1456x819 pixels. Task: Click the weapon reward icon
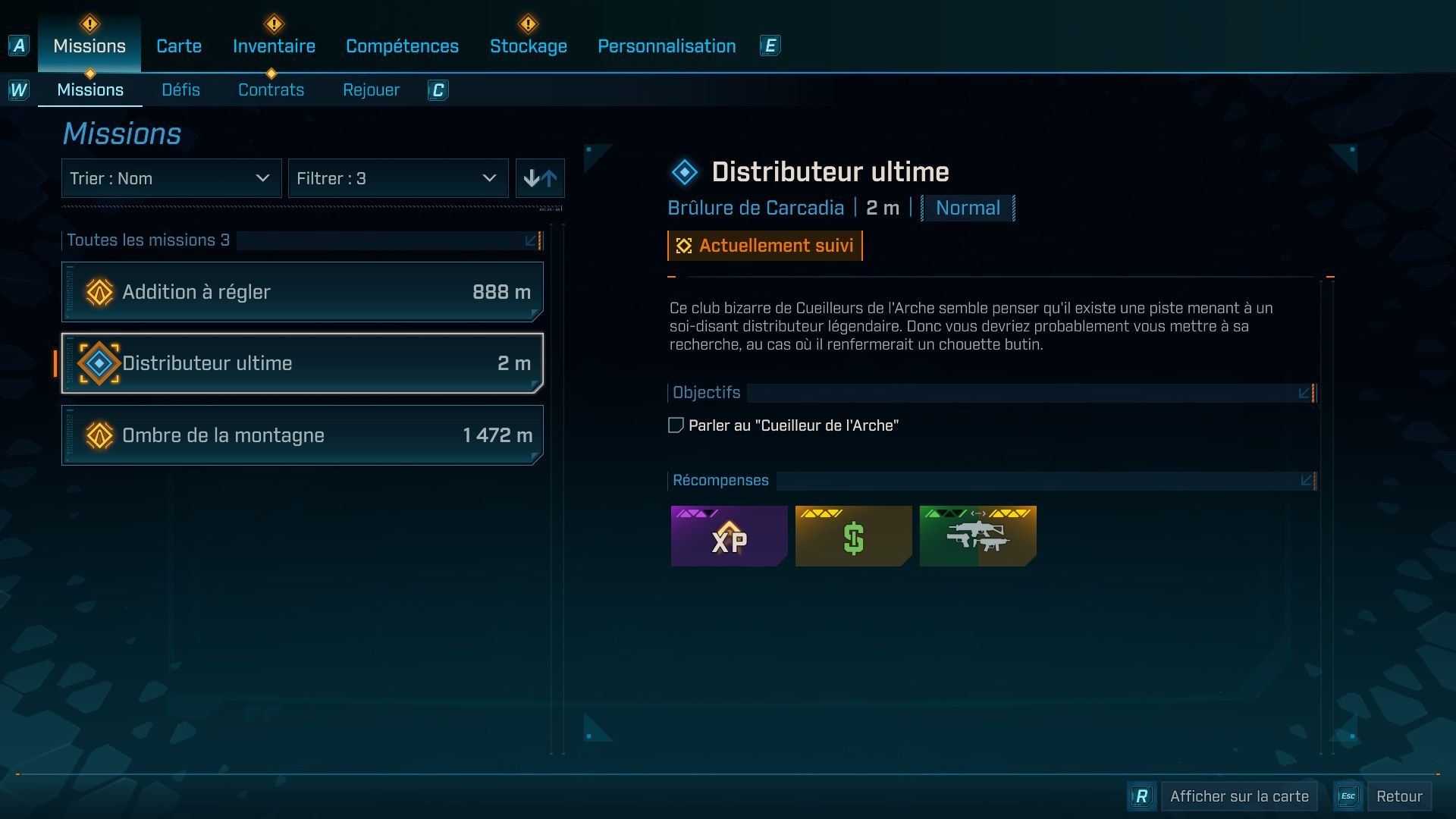coord(977,536)
